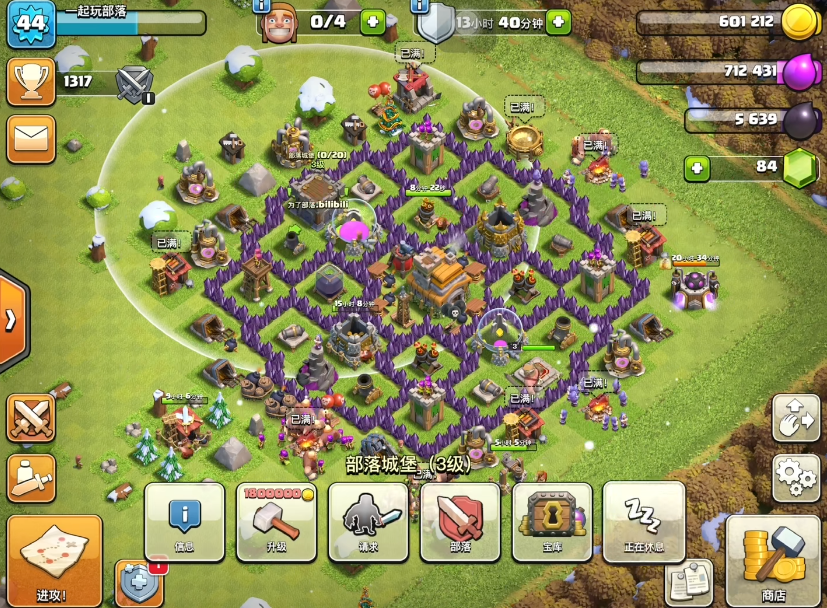
Task: Tap the 升级 upgrade hammer button
Action: [276, 521]
